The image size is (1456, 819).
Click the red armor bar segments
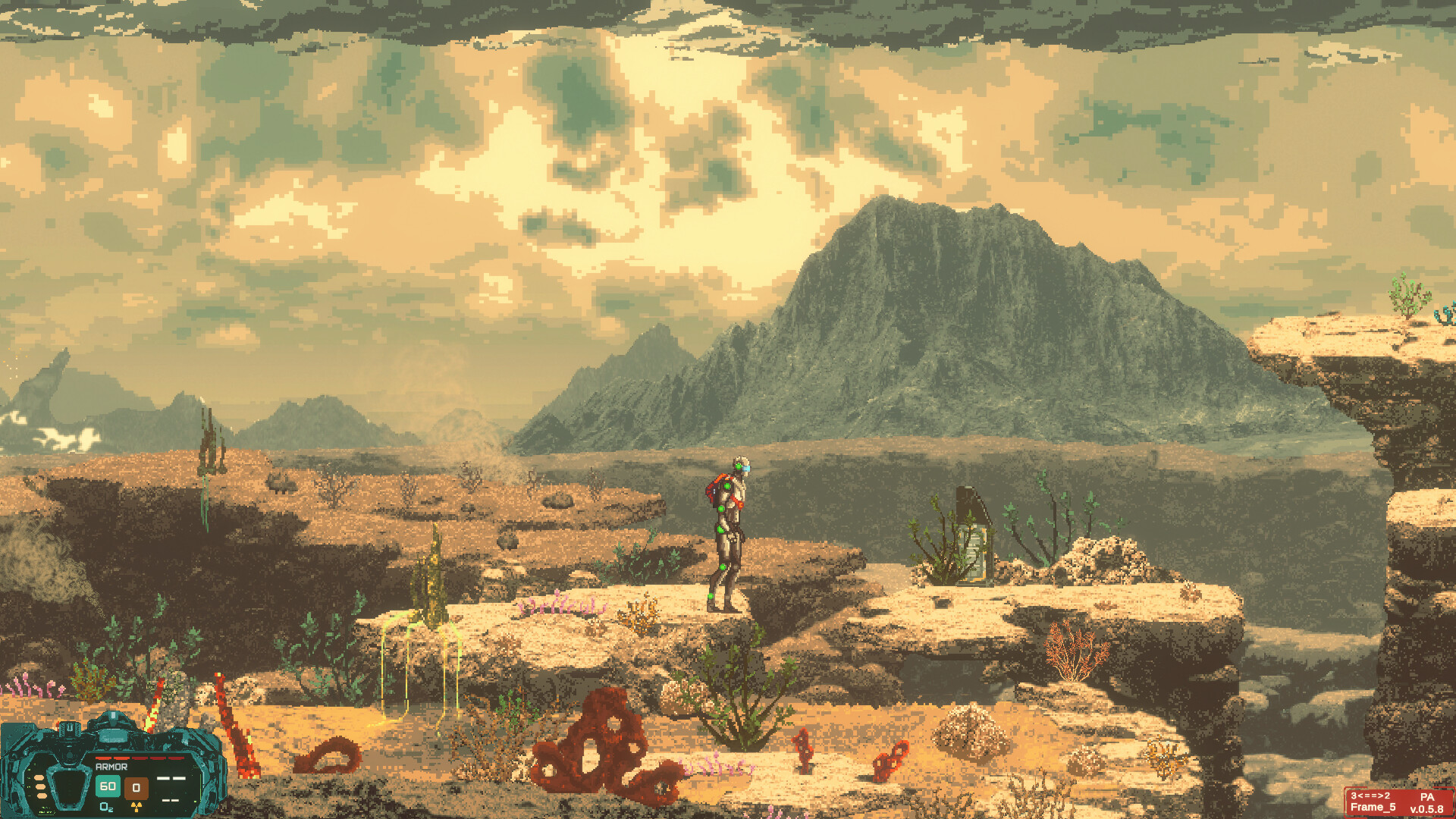pos(139,758)
